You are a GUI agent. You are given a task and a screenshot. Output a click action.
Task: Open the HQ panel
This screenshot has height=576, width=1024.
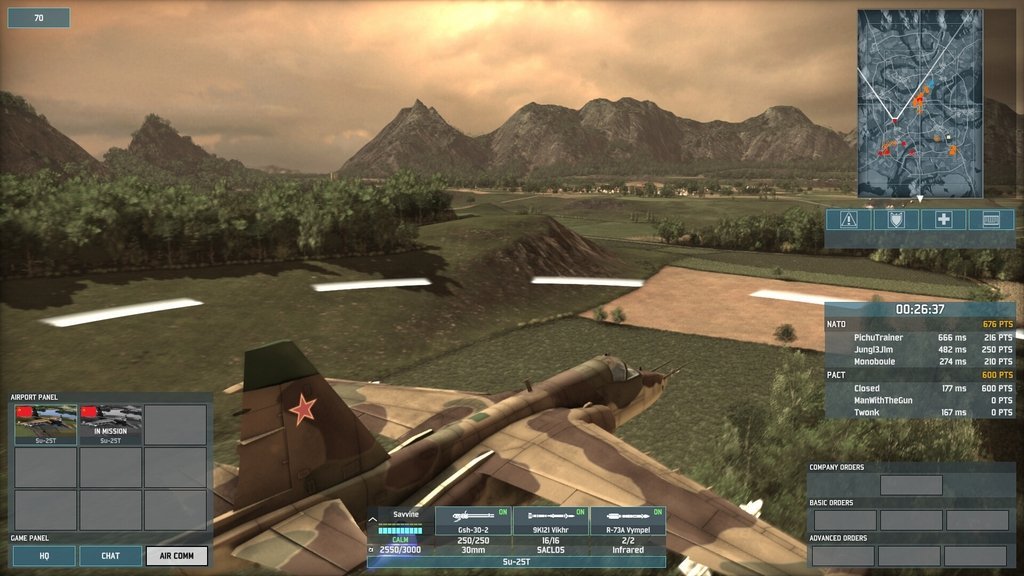[44, 555]
